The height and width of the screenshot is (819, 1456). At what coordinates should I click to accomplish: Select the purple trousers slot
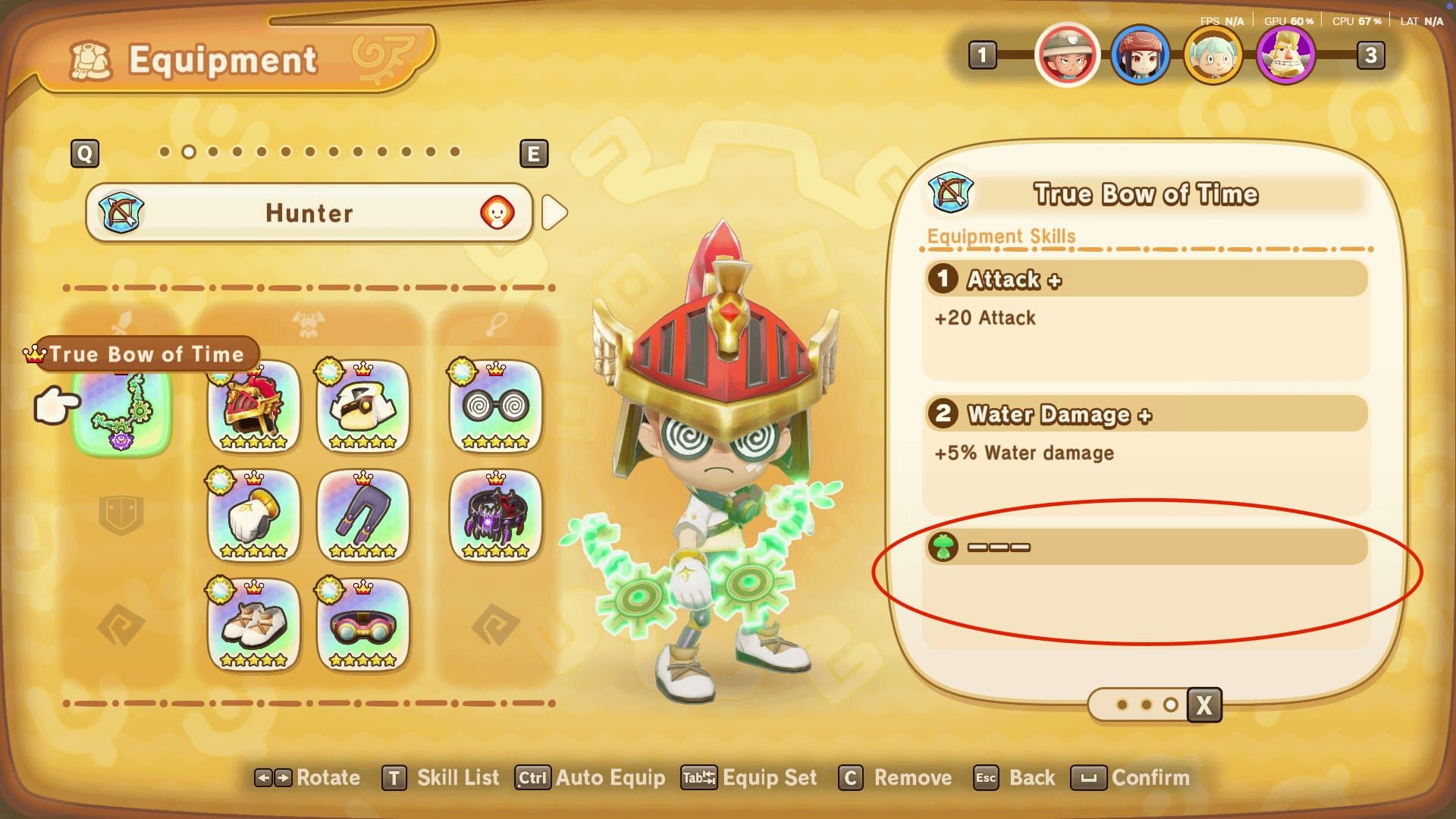coord(362,516)
